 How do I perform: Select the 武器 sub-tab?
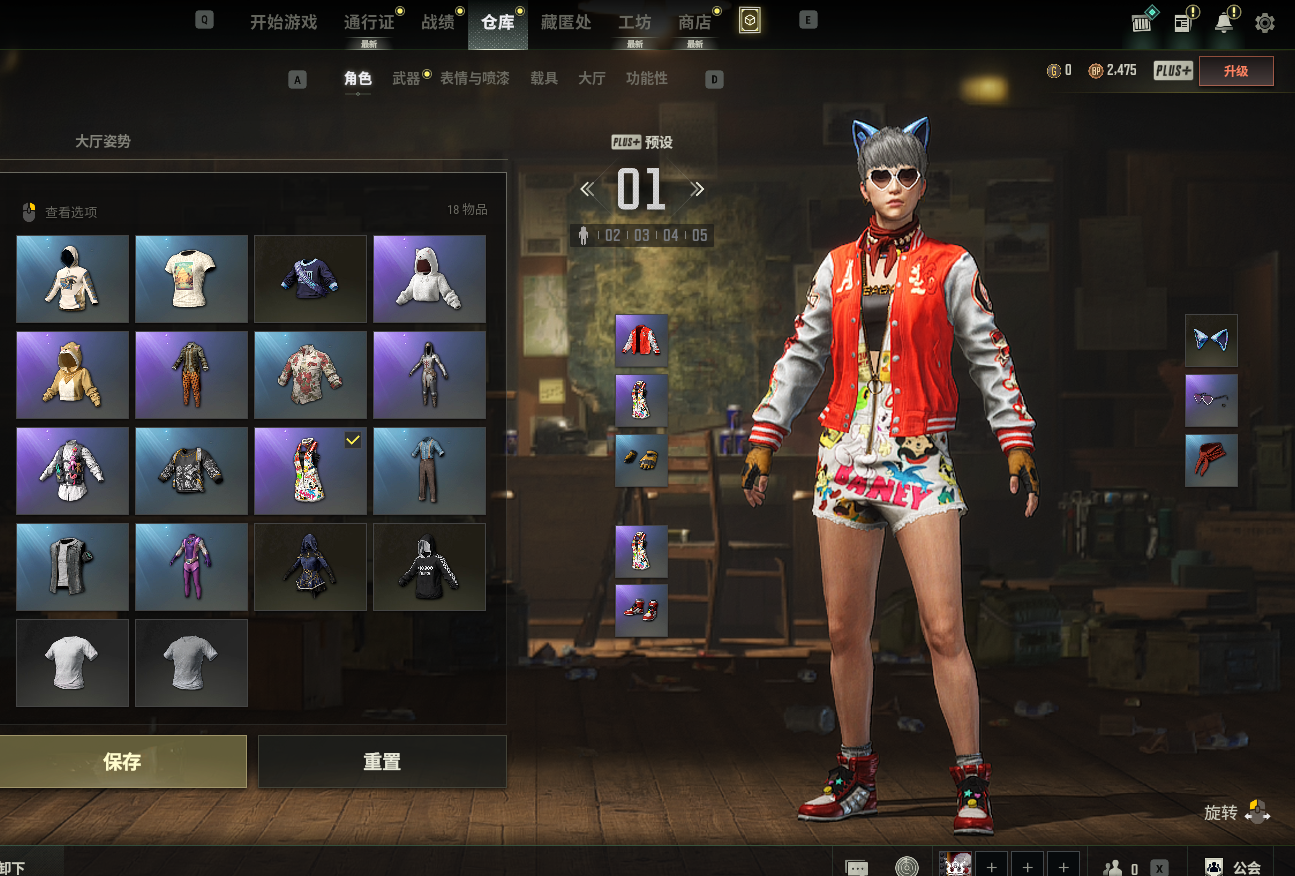point(406,78)
